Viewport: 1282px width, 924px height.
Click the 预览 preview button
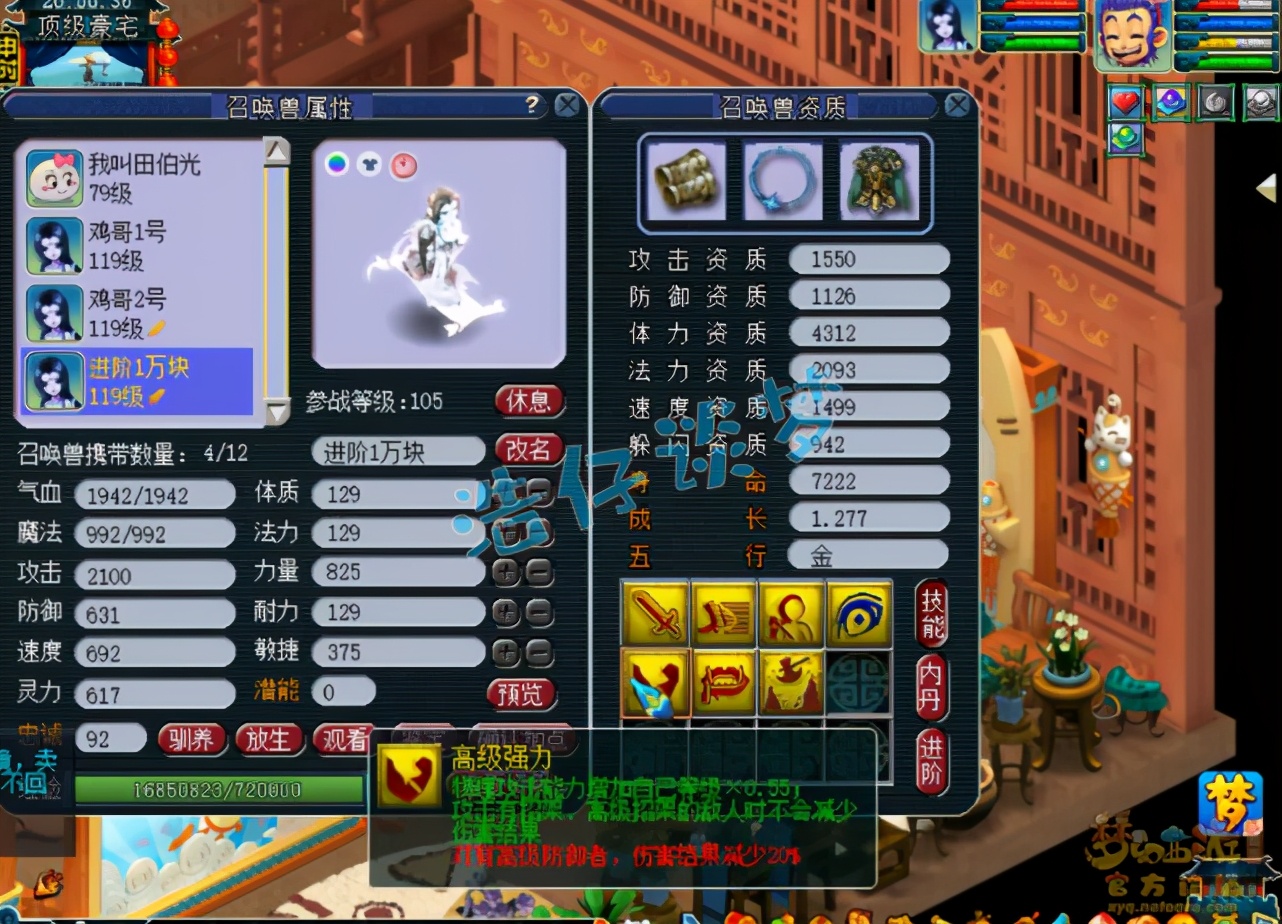522,693
